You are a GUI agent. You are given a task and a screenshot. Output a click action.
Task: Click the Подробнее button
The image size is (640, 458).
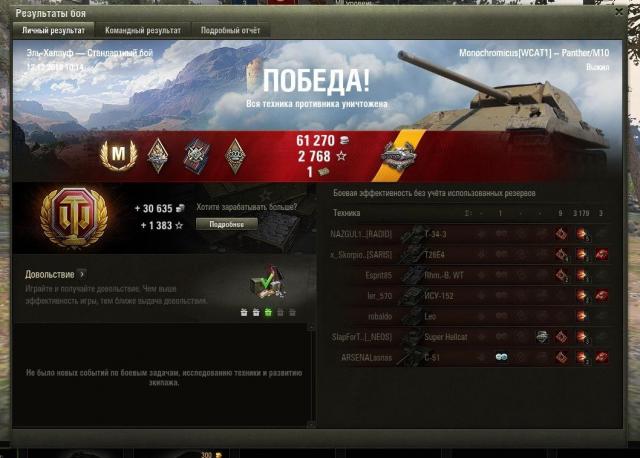(x=226, y=224)
